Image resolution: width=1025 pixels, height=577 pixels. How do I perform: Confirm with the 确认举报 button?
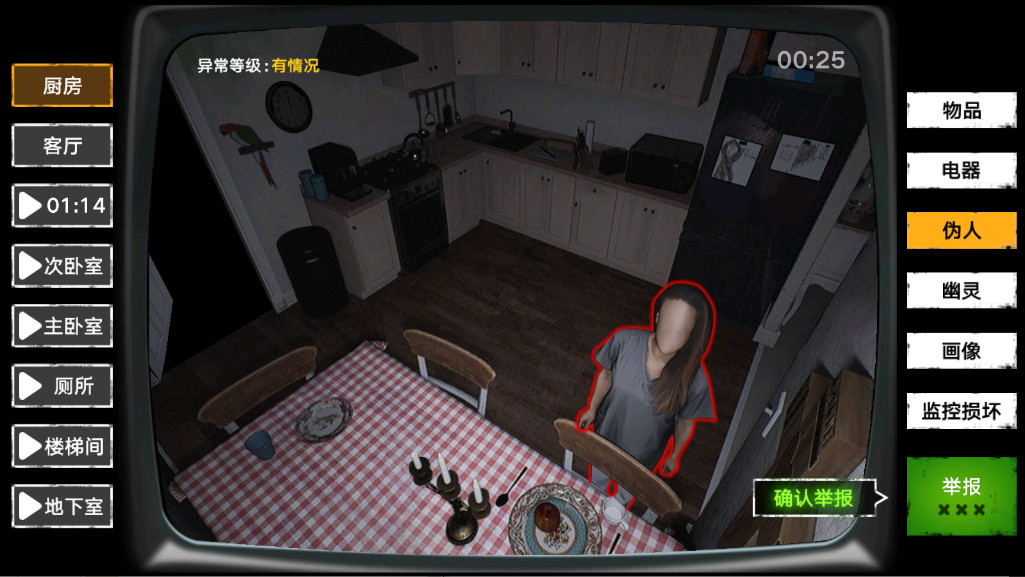point(814,498)
